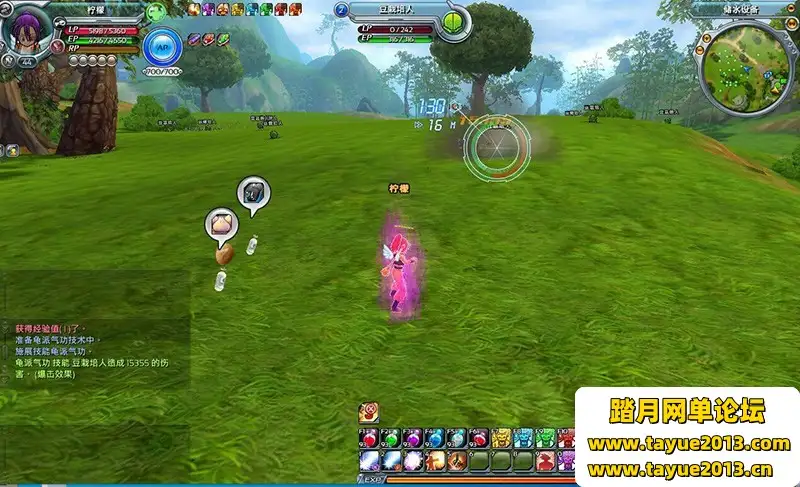Activate the red kick skill in slot 5
The image size is (800, 487).
(456, 461)
